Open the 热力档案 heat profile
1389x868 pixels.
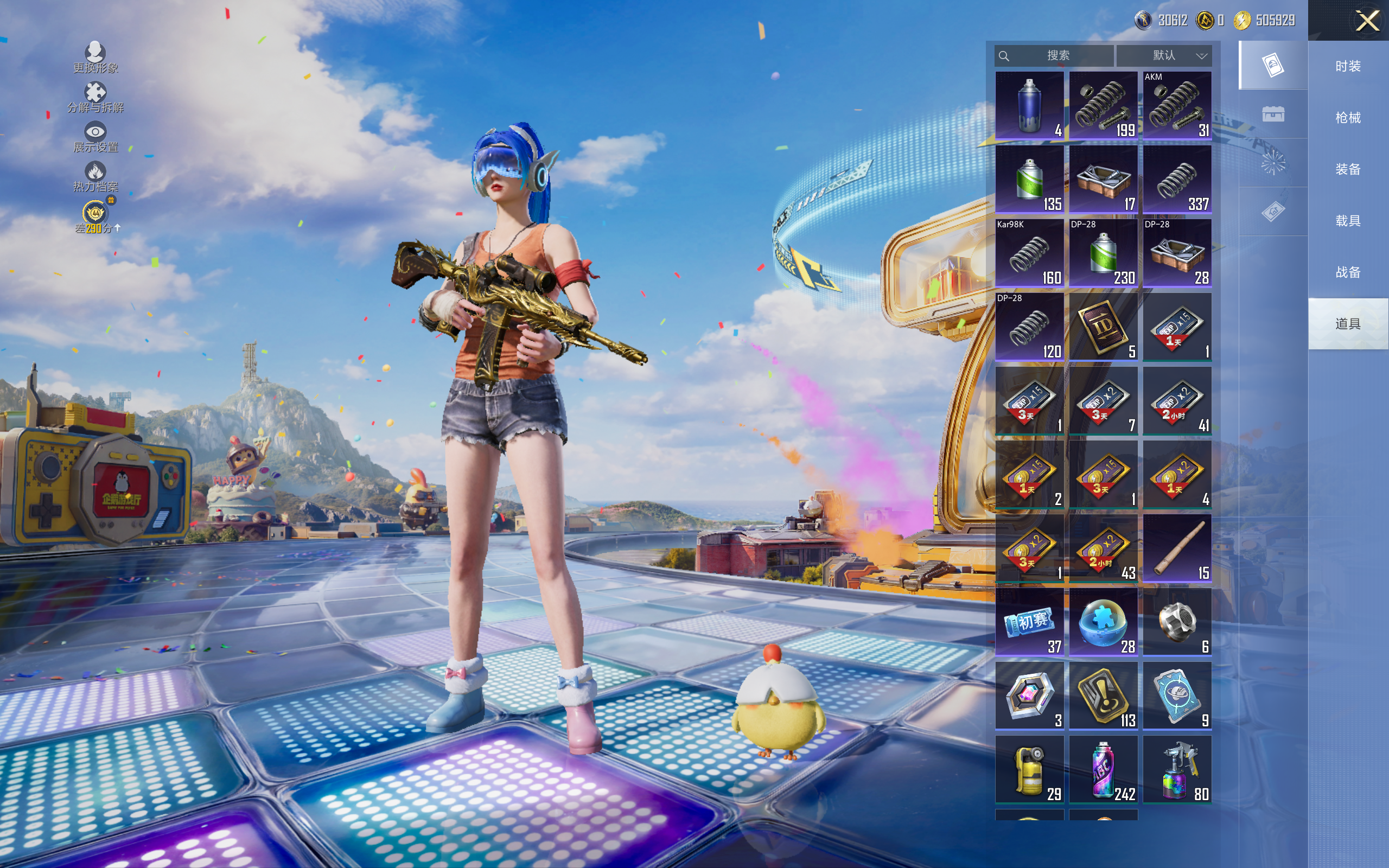point(95,177)
